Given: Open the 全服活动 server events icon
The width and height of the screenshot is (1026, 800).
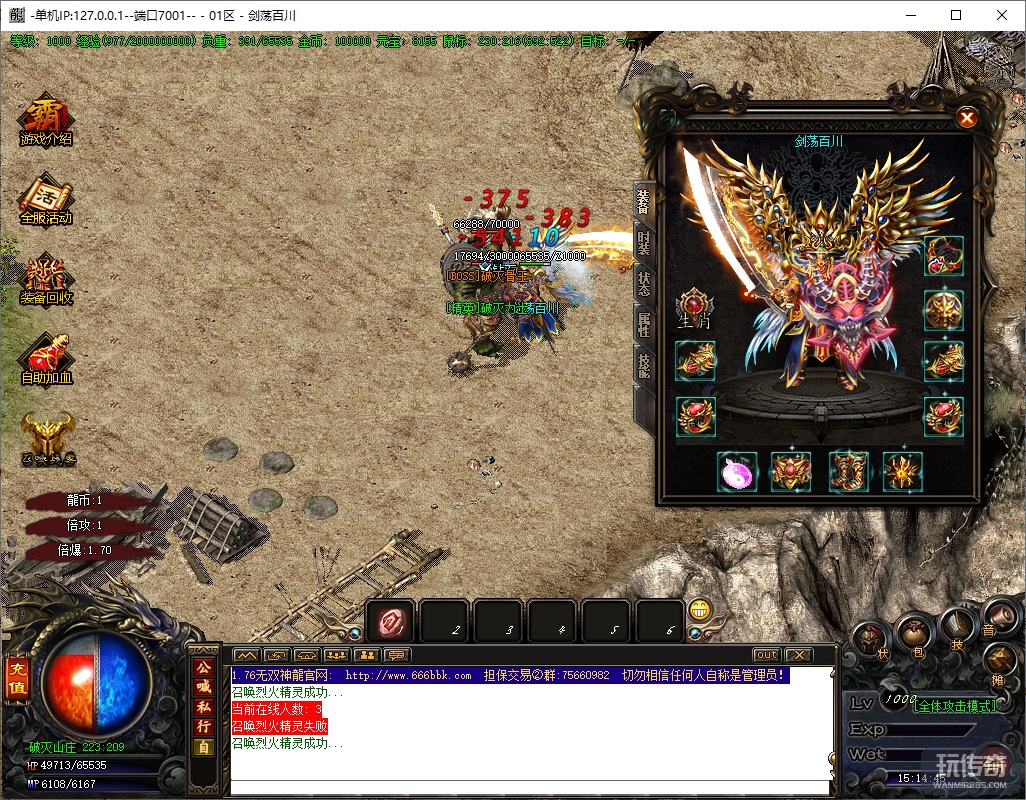Looking at the screenshot, I should pos(46,199).
